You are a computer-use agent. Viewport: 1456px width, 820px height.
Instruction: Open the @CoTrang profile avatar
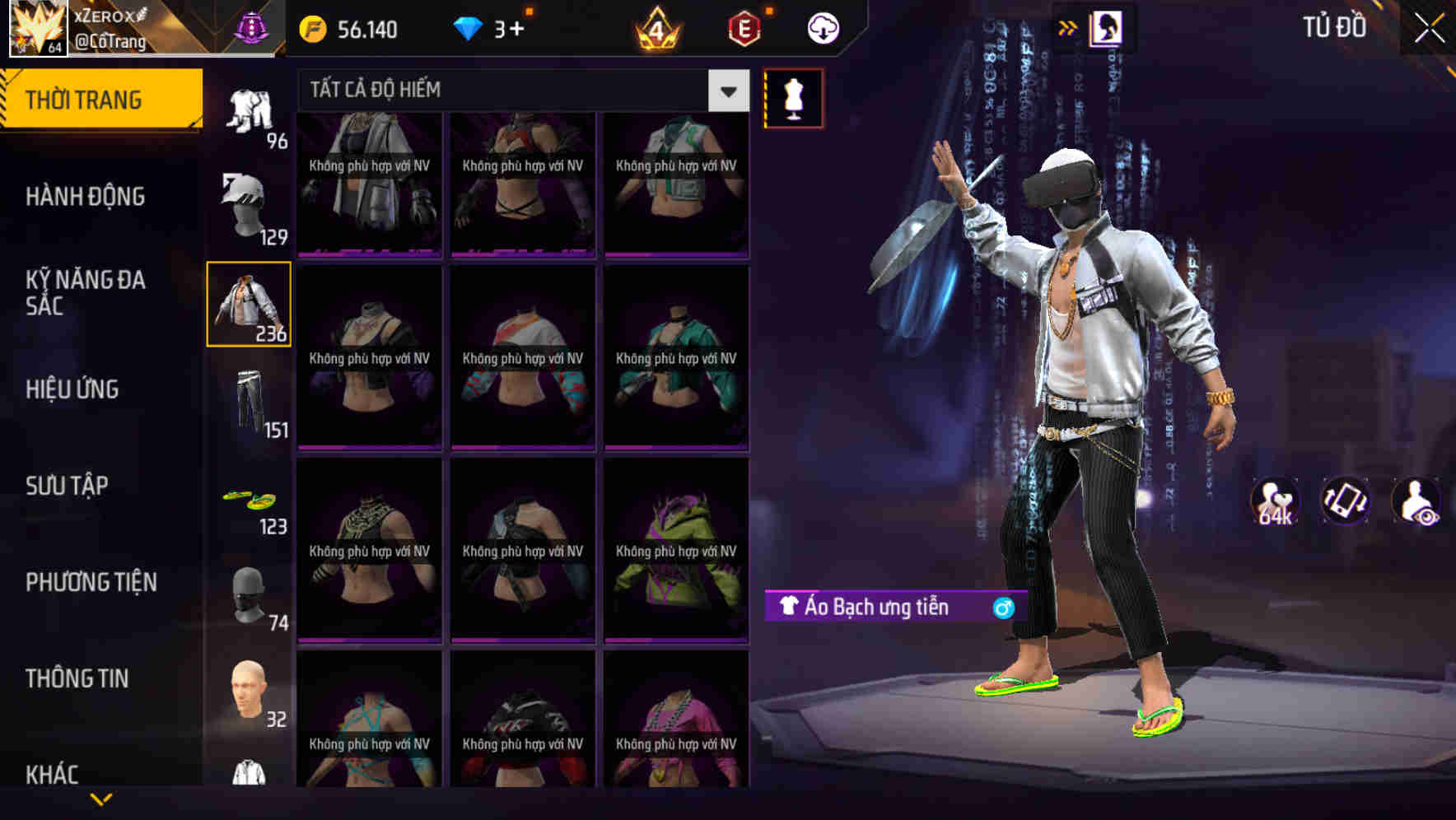pyautogui.click(x=37, y=29)
